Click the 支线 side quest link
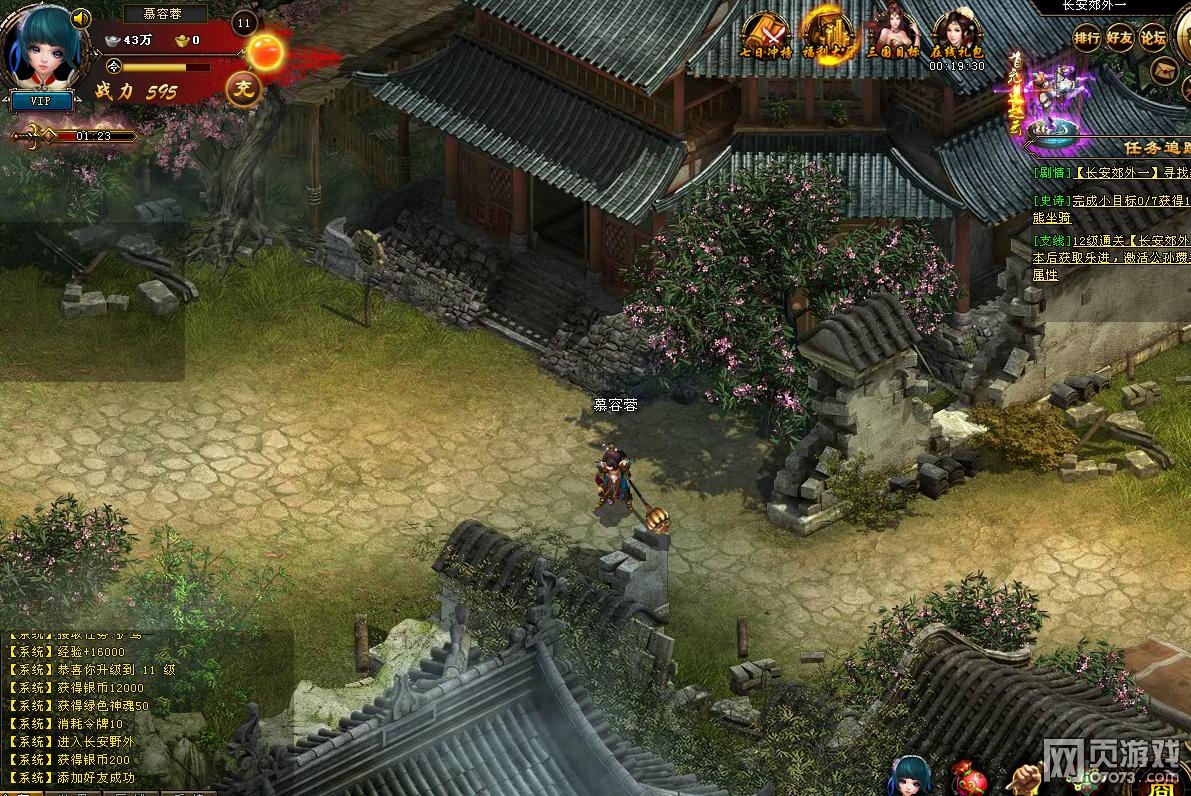This screenshot has width=1191, height=796. [1130, 241]
